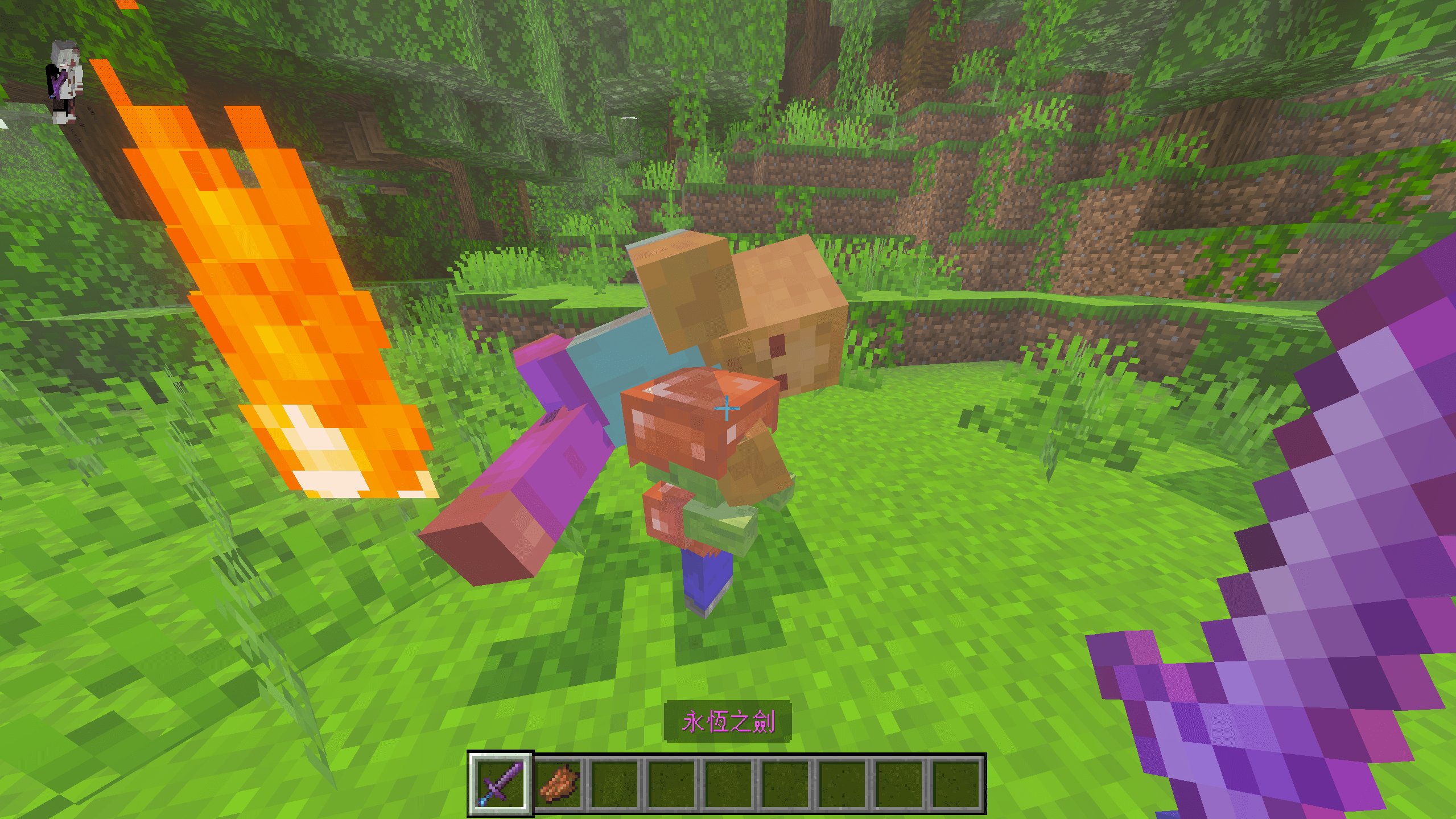Select the cooked porkchop in hotbar slot two
1456x819 pixels.
[x=558, y=789]
